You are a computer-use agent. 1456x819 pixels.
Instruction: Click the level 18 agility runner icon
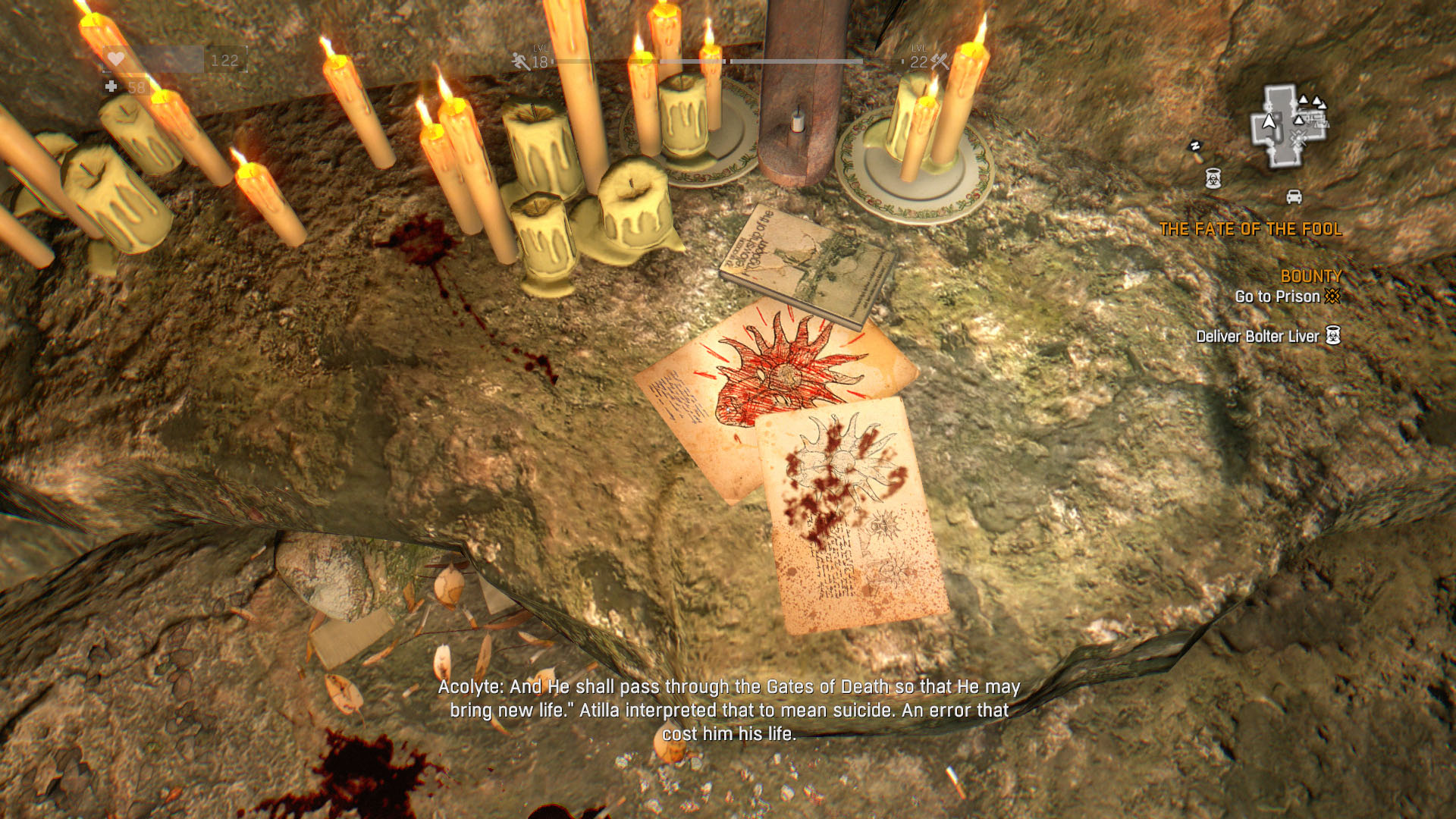pos(521,61)
